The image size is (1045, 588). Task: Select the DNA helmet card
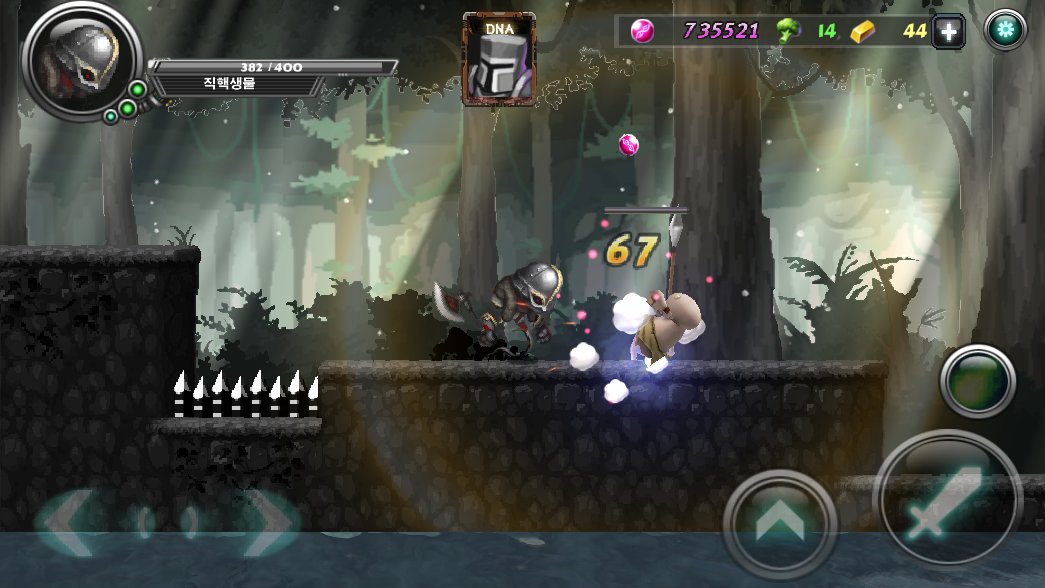pyautogui.click(x=498, y=59)
